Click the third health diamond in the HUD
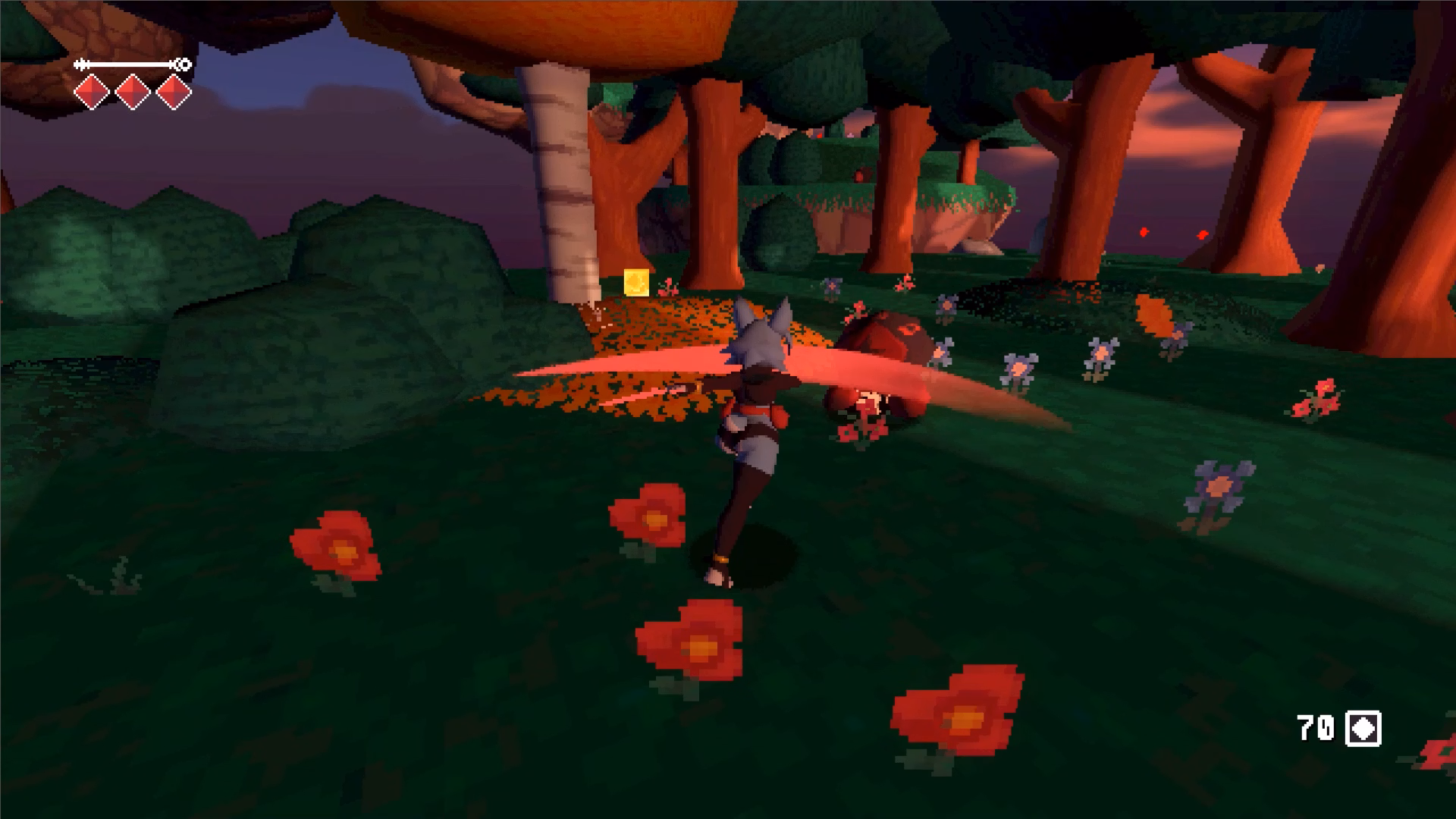Screen dimensions: 1456x819 pyautogui.click(x=174, y=93)
